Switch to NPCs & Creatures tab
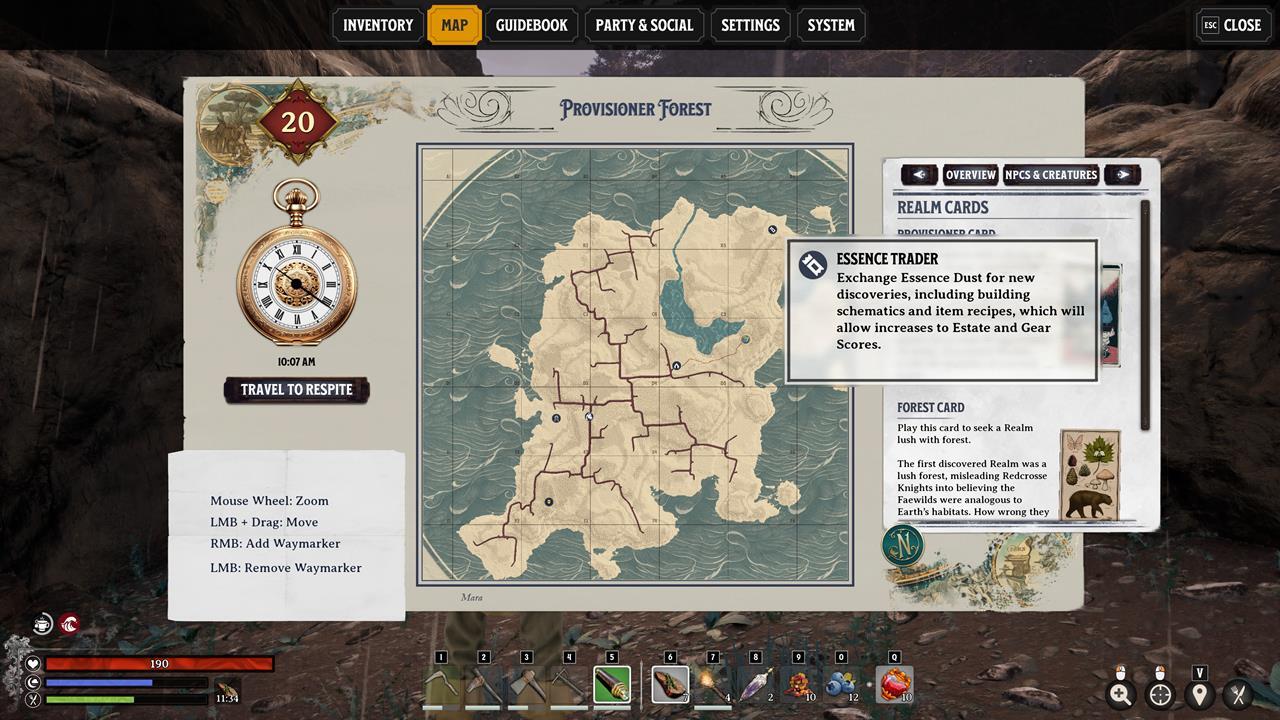The width and height of the screenshot is (1280, 720). [1051, 175]
